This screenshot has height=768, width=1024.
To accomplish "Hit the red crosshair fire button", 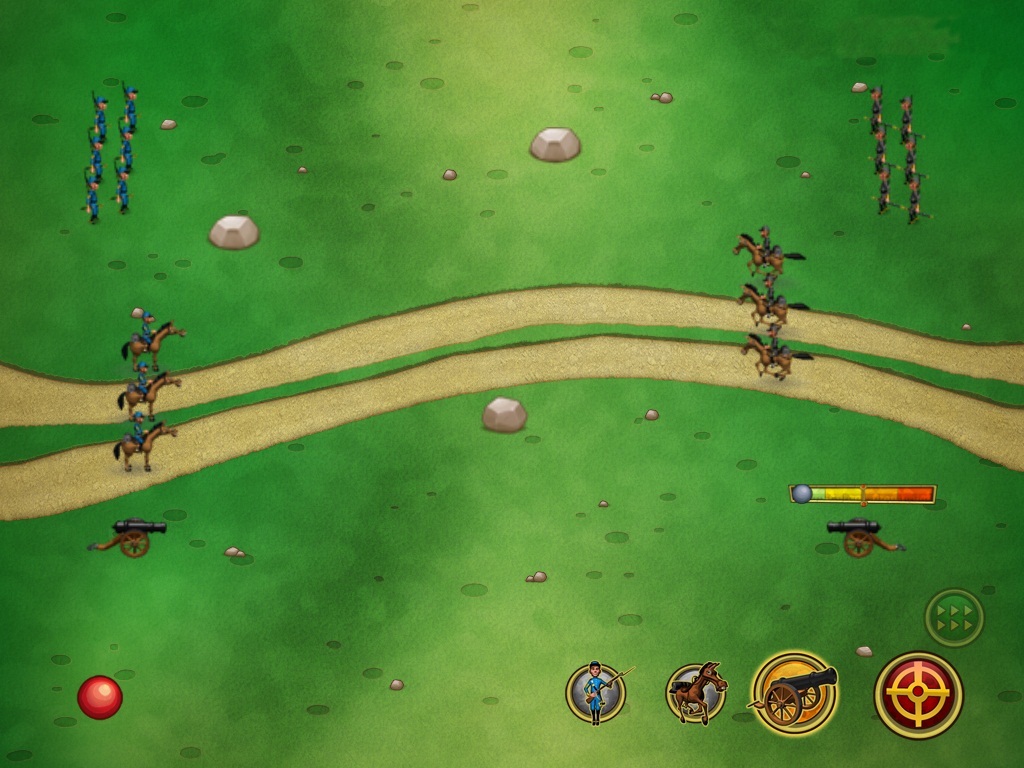I will click(x=918, y=695).
